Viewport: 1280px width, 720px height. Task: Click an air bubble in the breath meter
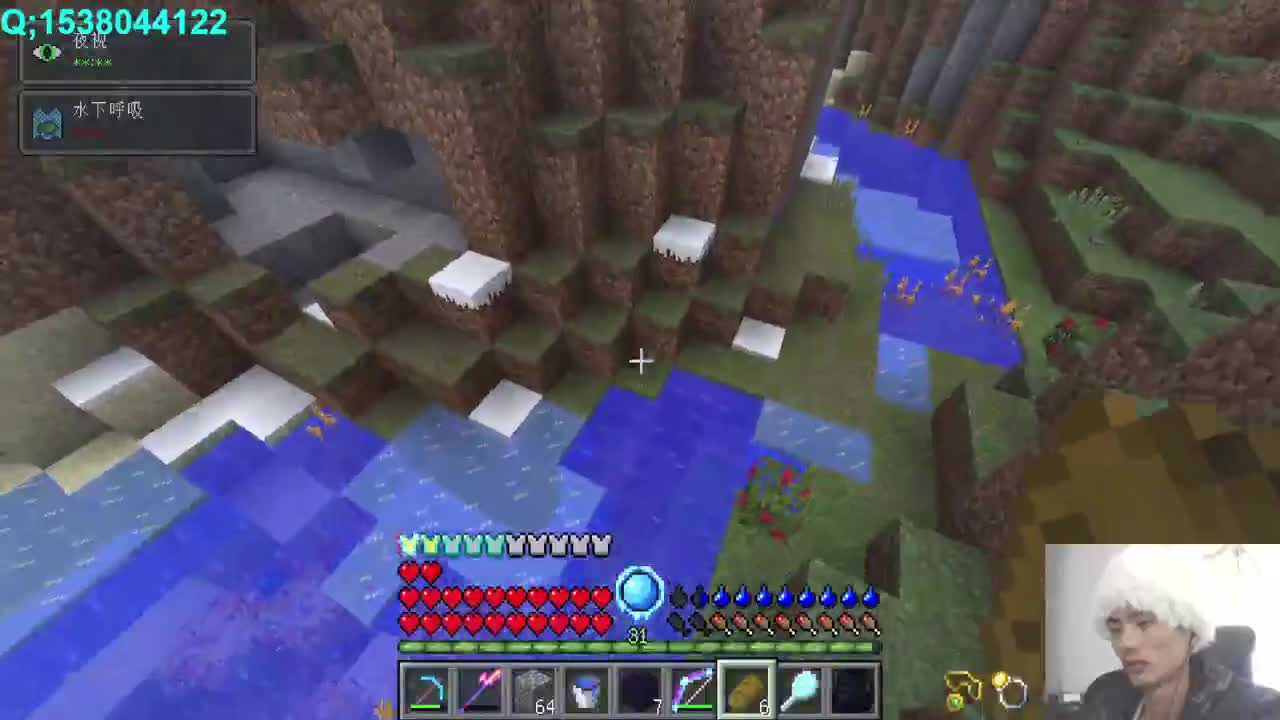coord(720,597)
